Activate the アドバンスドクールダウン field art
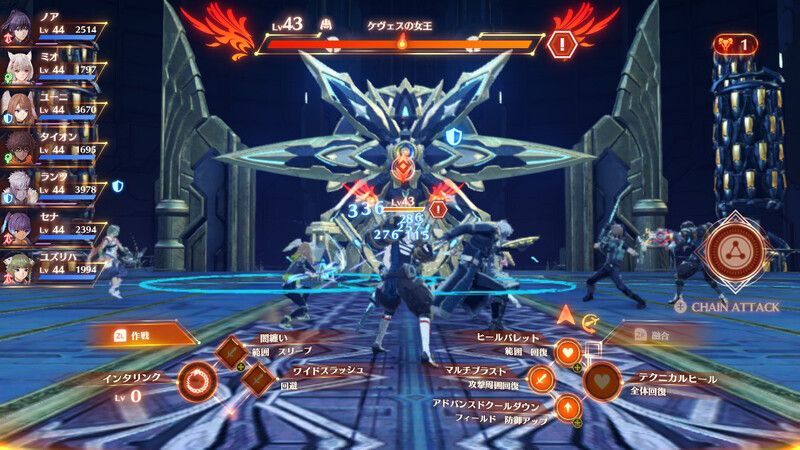 point(567,406)
